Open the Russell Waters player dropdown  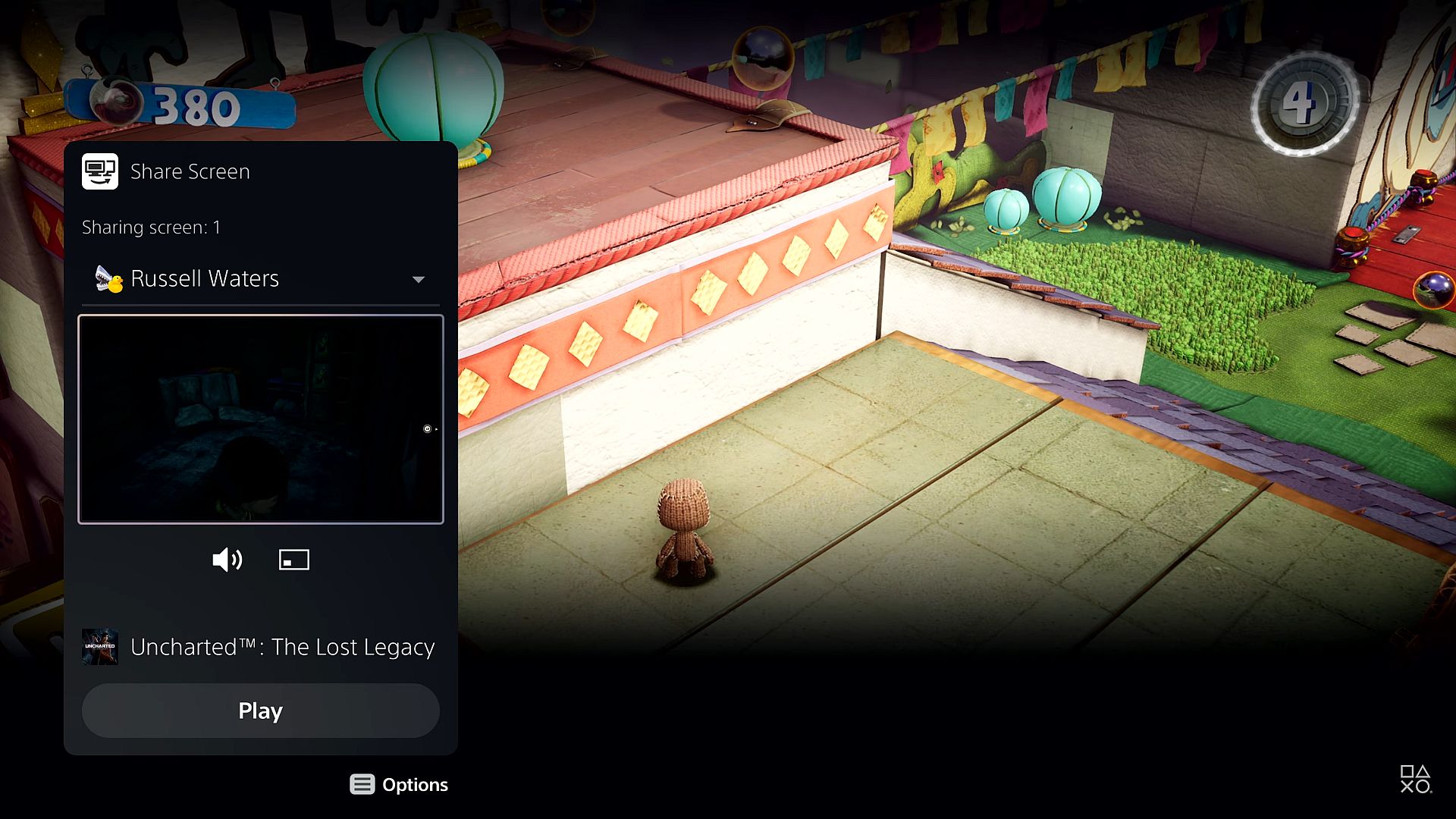[260, 279]
